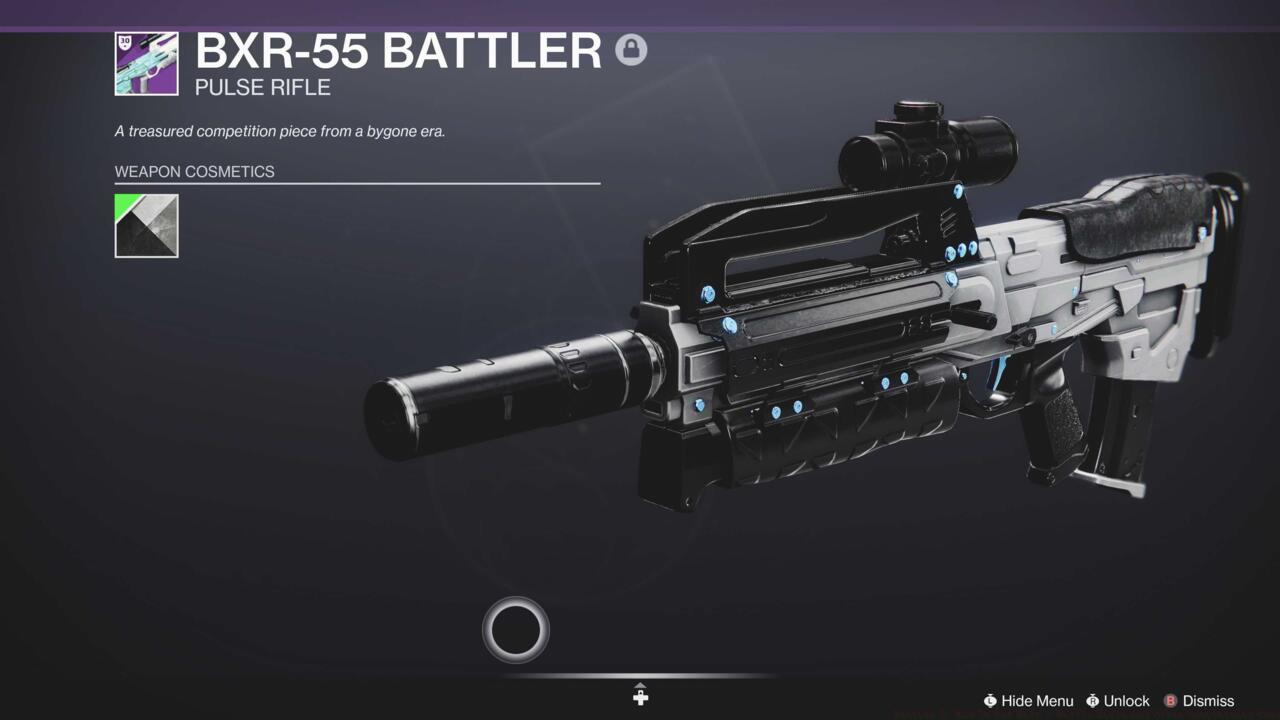
Task: Toggle the circular rotation control below the weapon
Action: pyautogui.click(x=515, y=628)
